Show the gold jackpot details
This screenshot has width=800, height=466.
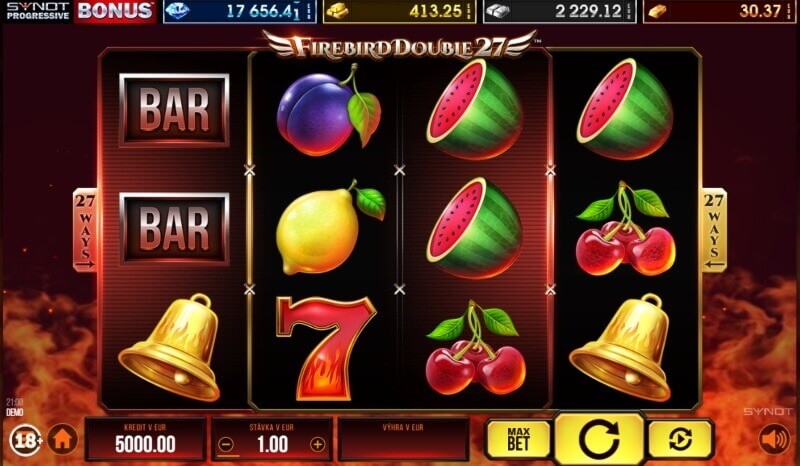click(400, 11)
